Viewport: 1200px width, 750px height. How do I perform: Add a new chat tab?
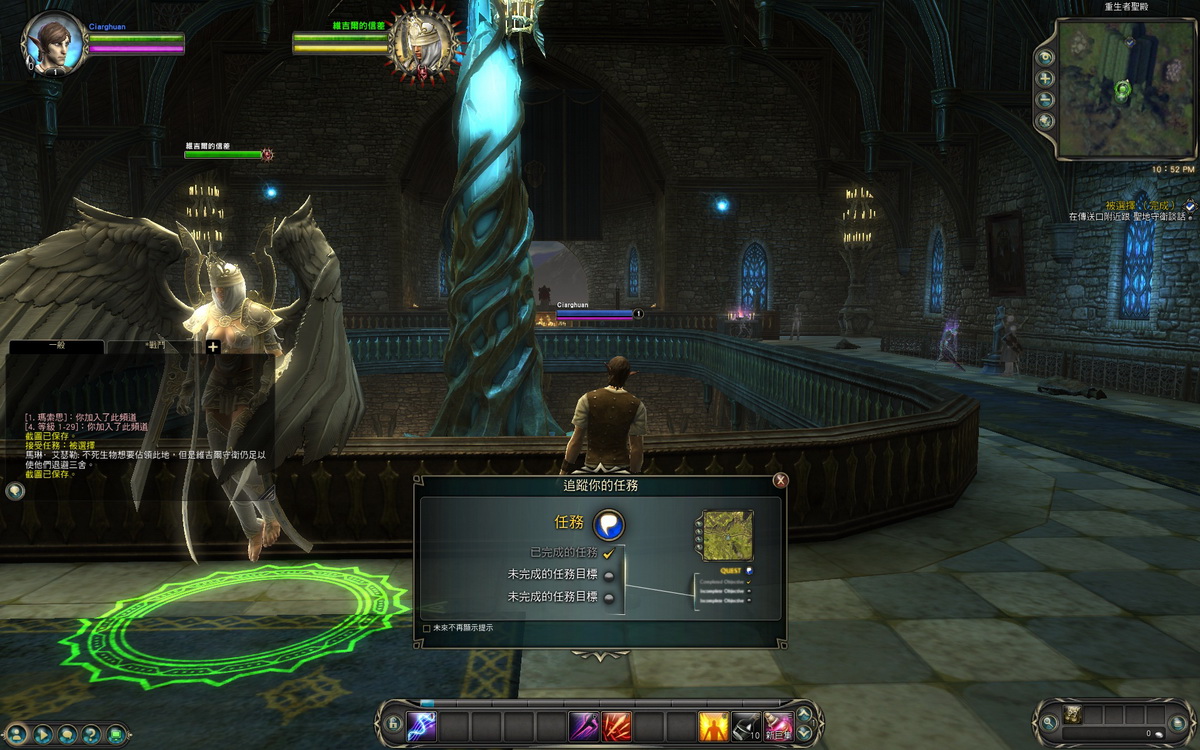coord(213,346)
